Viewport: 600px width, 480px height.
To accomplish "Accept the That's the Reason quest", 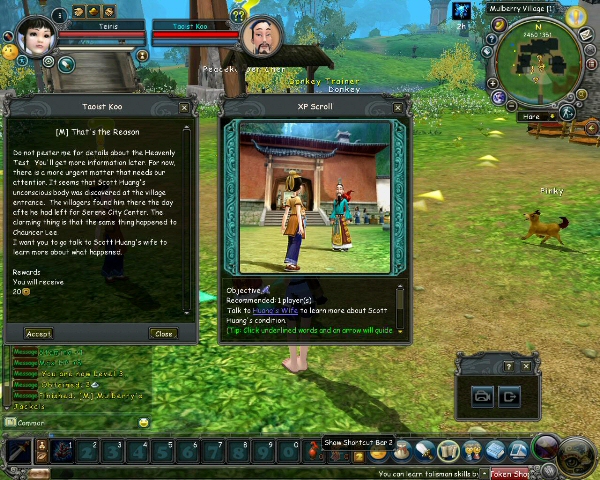I will tap(39, 333).
